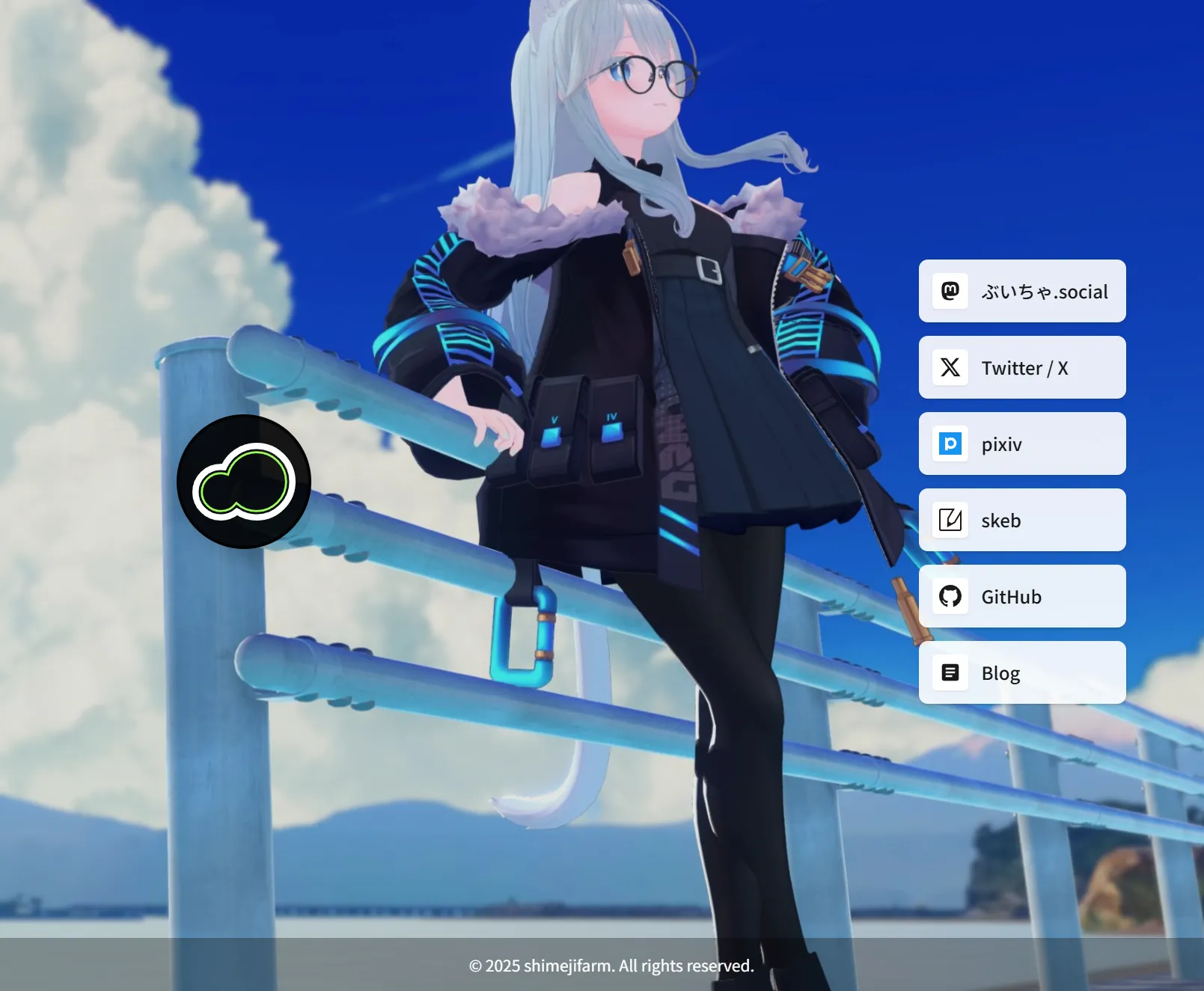Visit the GitHub link
1204x991 pixels.
1021,596
